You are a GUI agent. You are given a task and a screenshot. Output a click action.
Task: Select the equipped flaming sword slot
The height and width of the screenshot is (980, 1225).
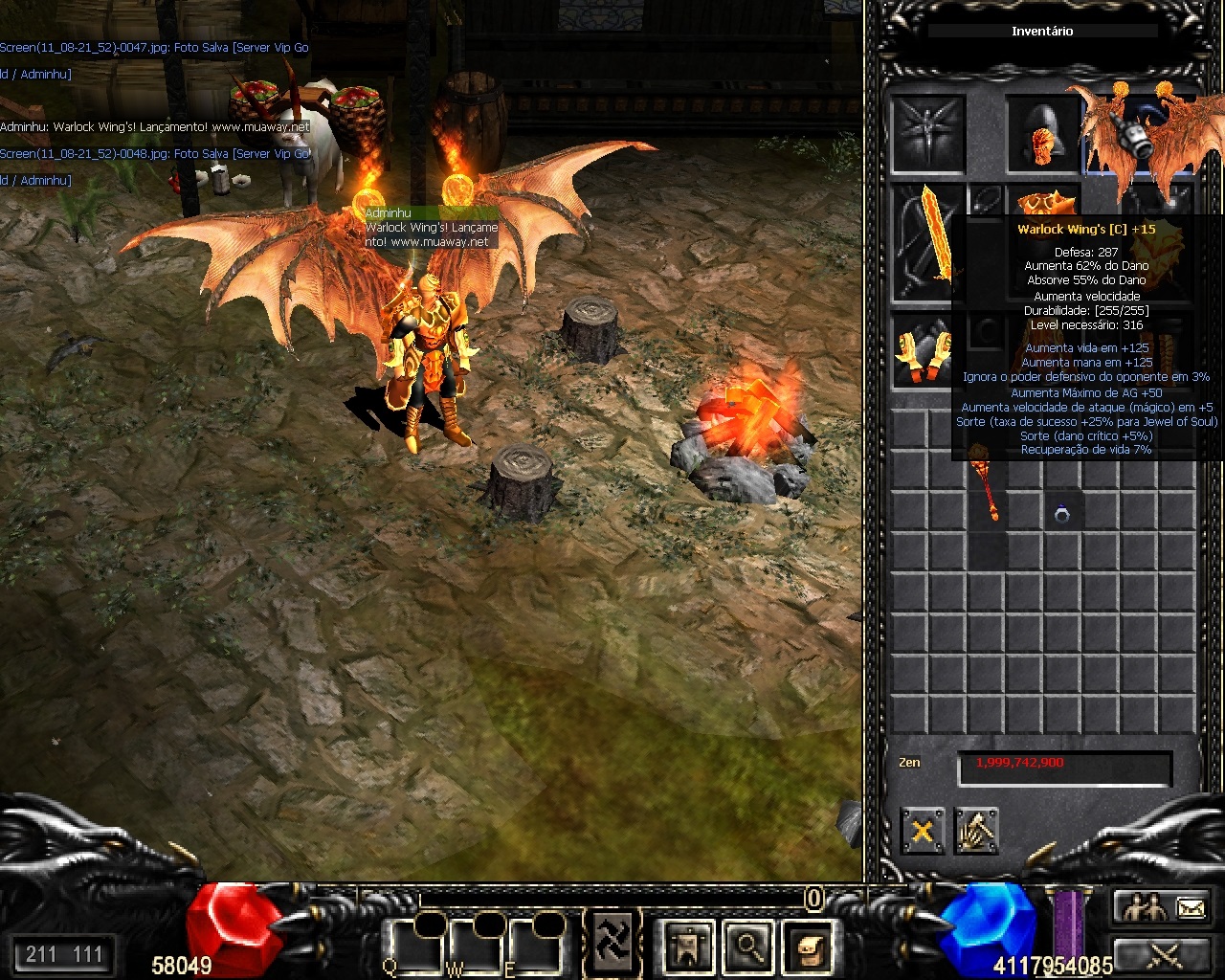point(928,243)
